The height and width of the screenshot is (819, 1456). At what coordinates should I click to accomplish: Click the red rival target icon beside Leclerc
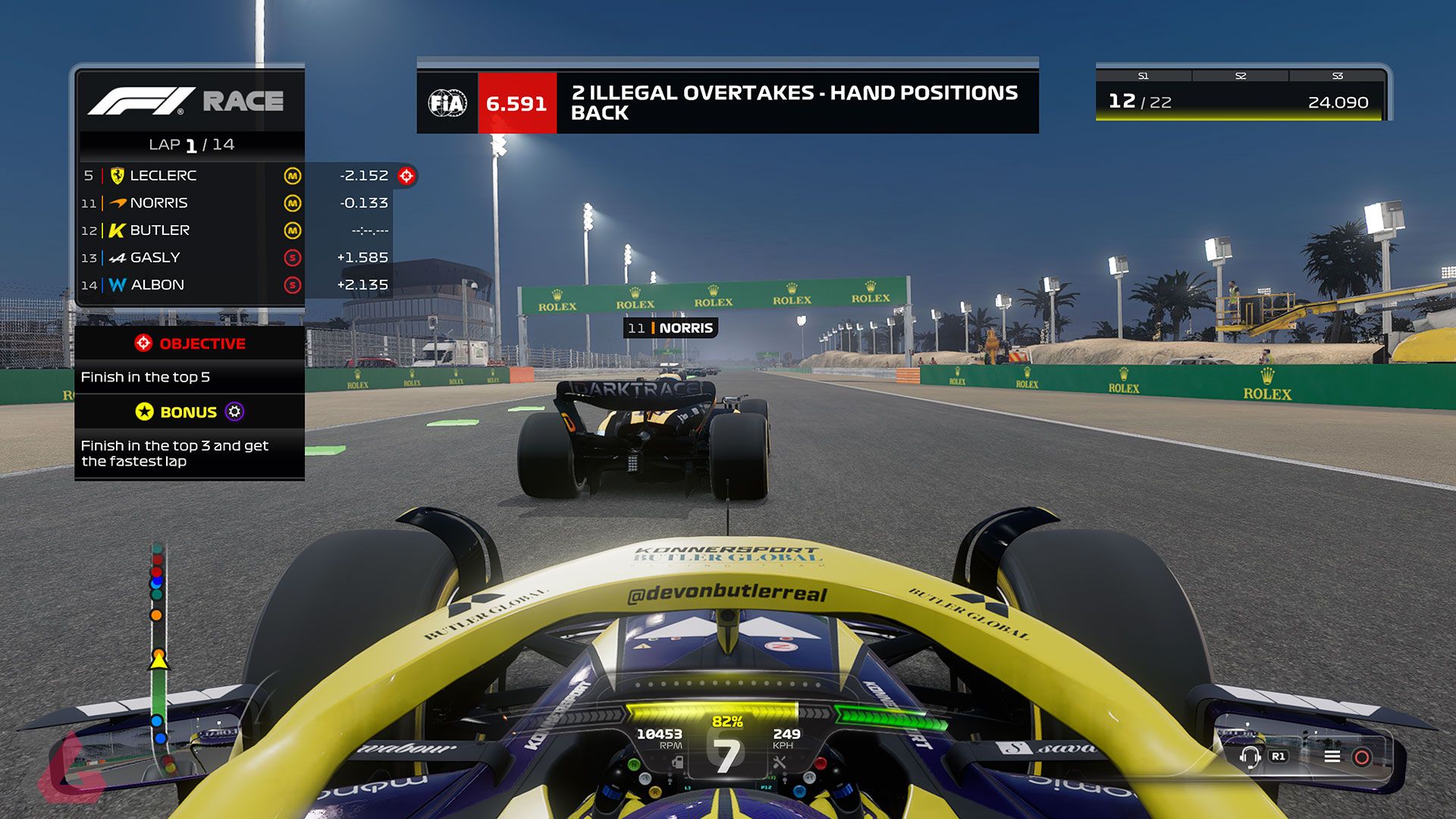pyautogui.click(x=407, y=176)
